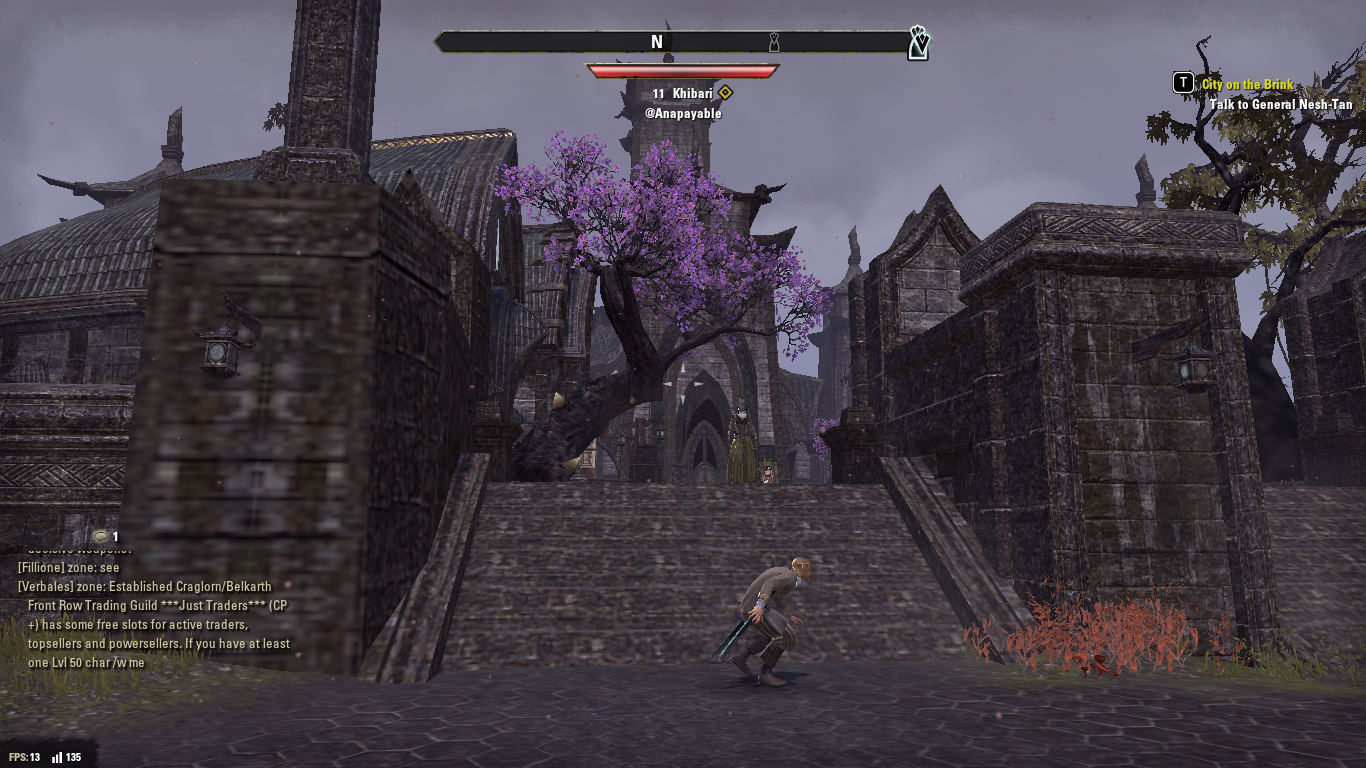Click the N cardinal marker on the compass
The width and height of the screenshot is (1366, 768).
657,42
